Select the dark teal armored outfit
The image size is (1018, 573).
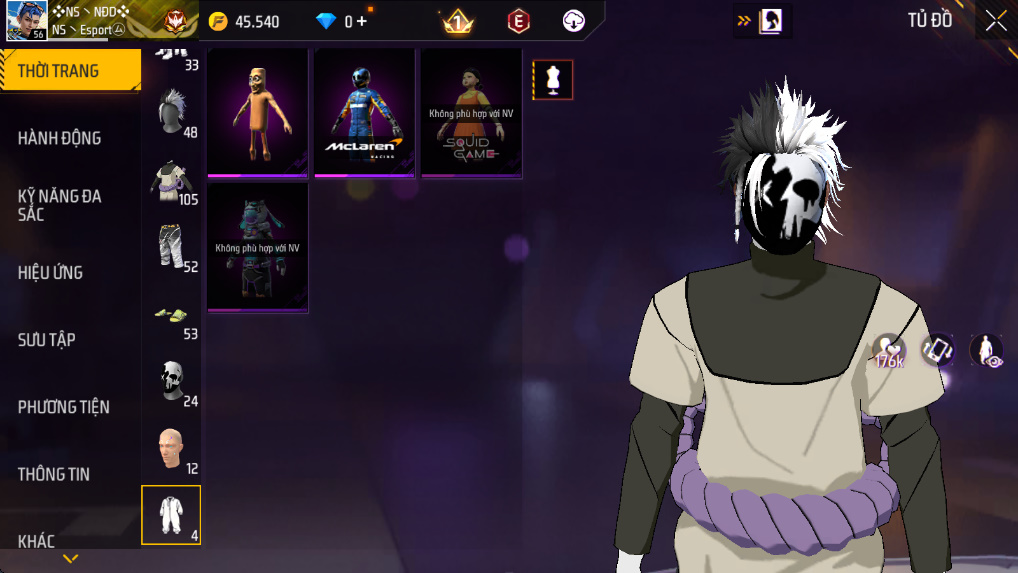[x=257, y=247]
